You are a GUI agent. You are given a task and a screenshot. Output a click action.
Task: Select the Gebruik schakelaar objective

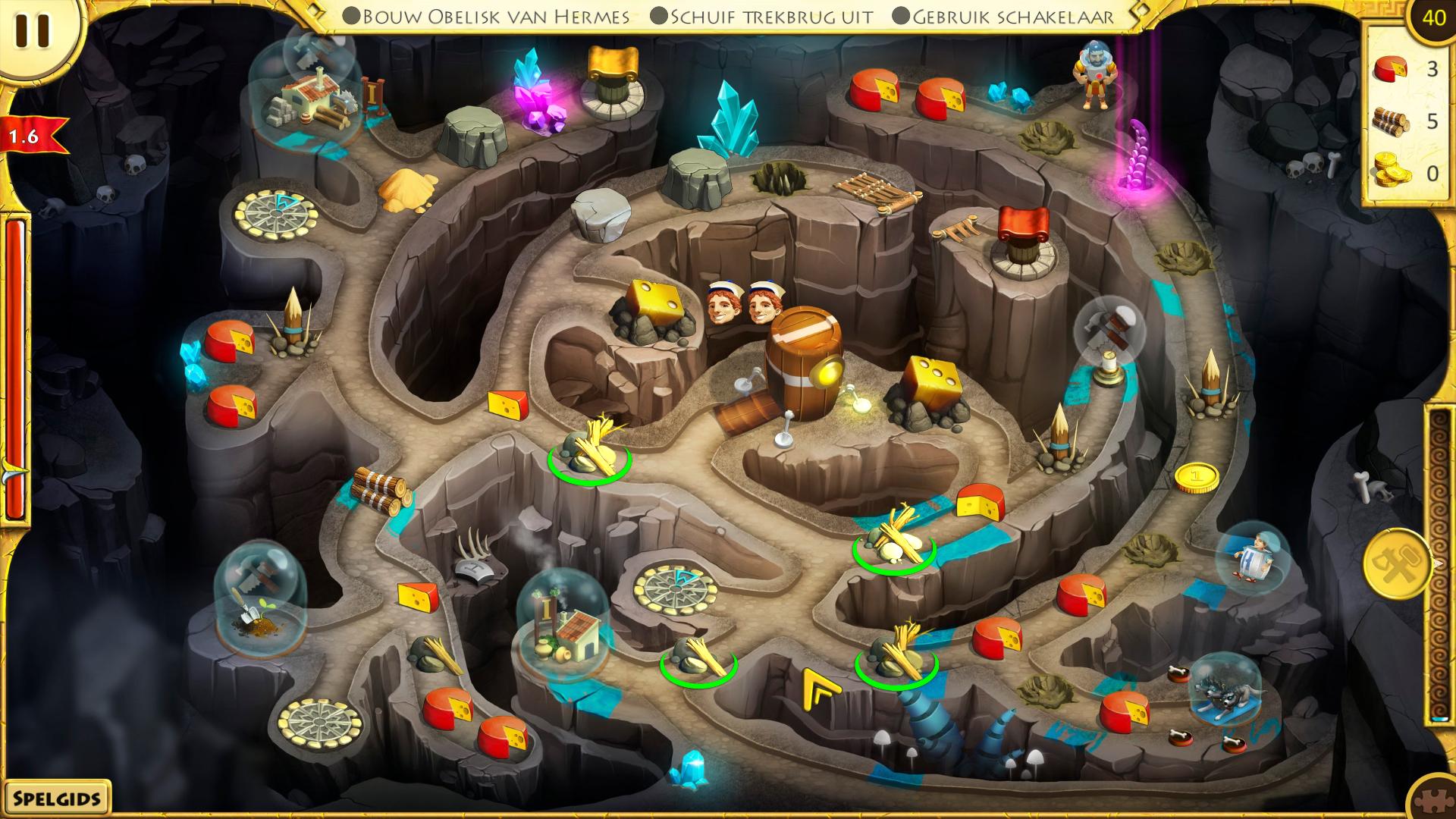tap(1003, 16)
